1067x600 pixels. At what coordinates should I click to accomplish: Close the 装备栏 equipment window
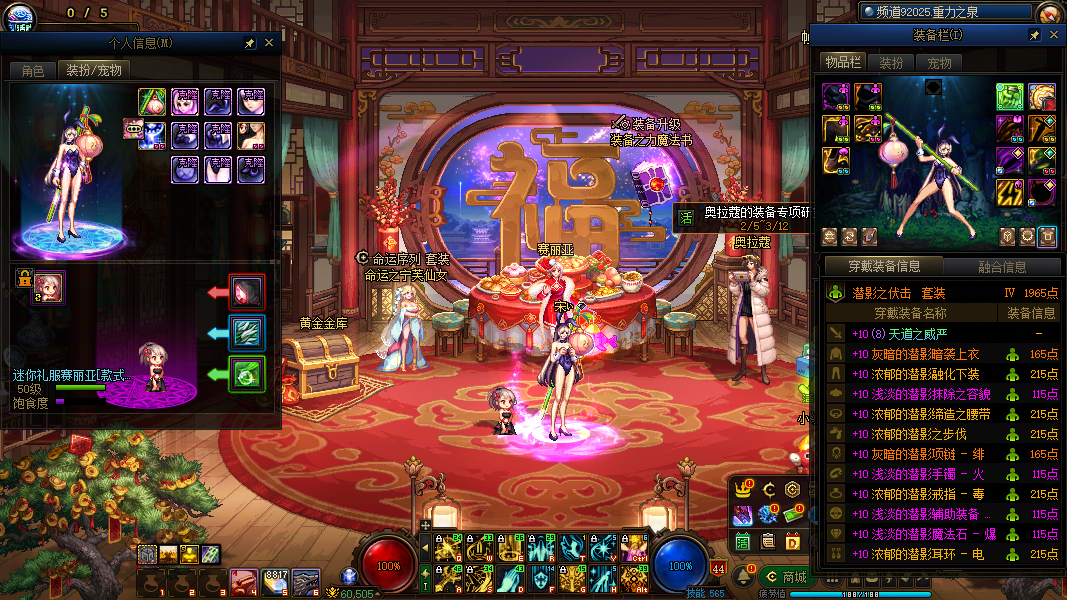point(1053,35)
